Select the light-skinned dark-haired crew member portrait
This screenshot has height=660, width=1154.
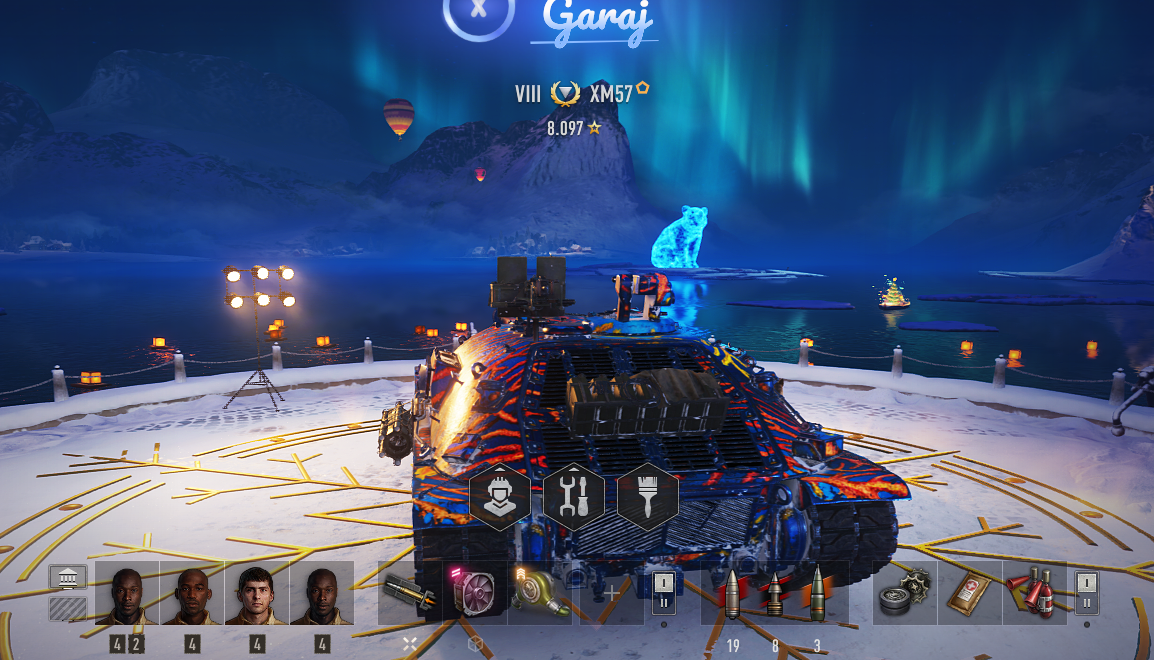pos(257,593)
